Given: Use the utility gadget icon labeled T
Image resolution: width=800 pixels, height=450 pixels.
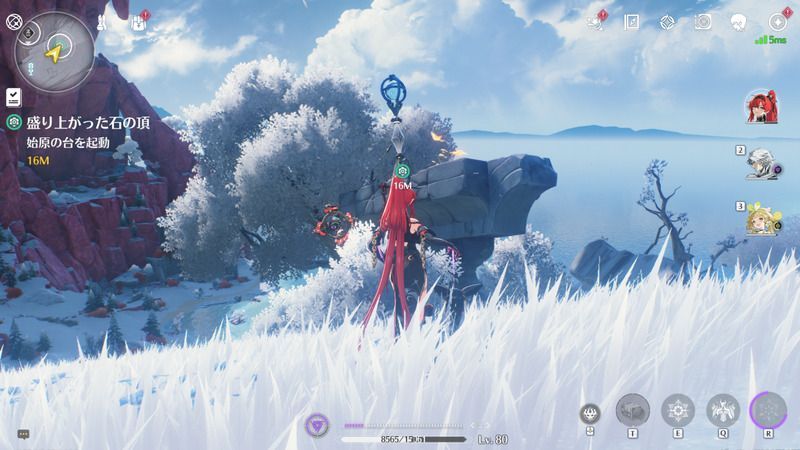Looking at the screenshot, I should [x=632, y=410].
